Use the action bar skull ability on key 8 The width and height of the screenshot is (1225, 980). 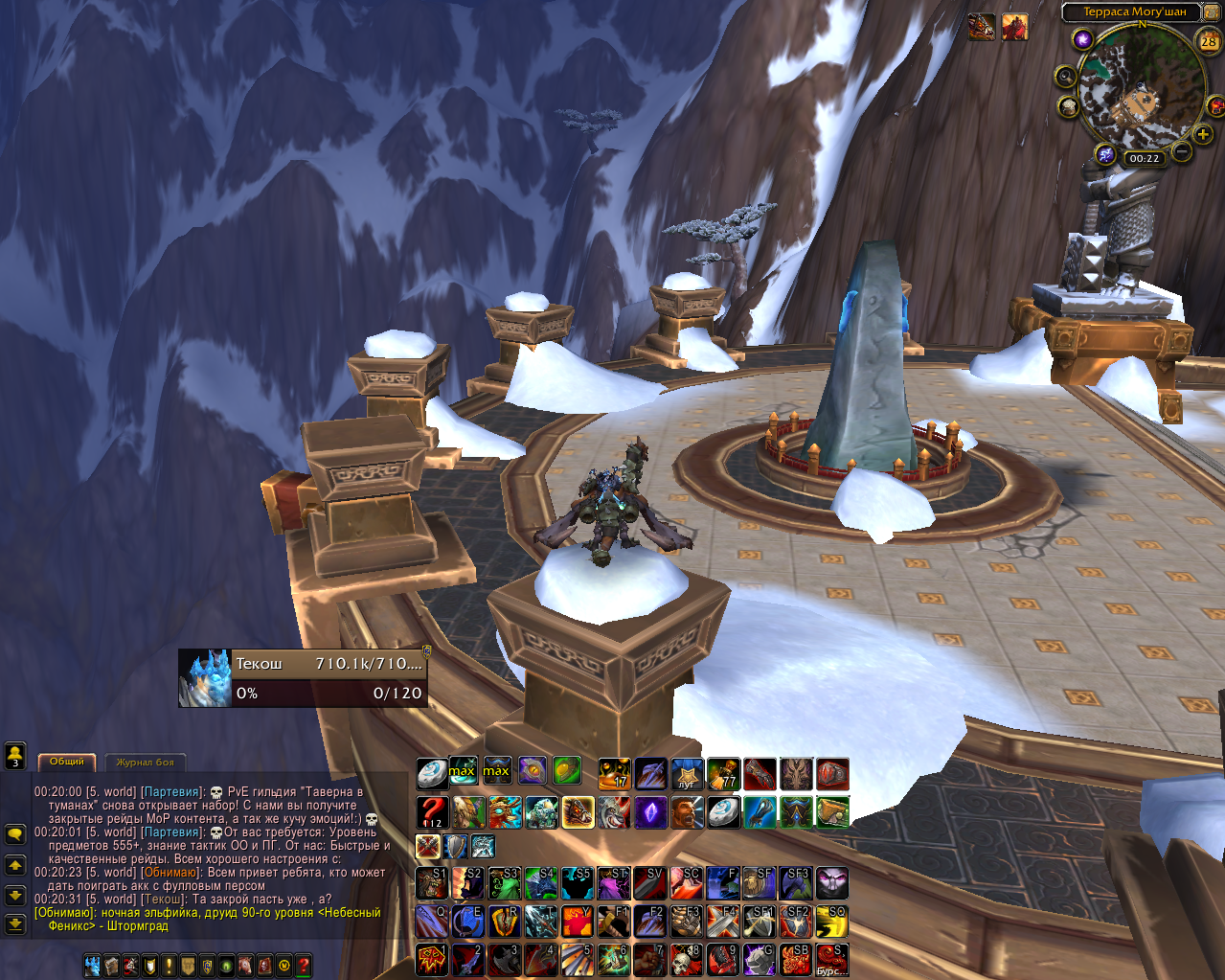(687, 959)
